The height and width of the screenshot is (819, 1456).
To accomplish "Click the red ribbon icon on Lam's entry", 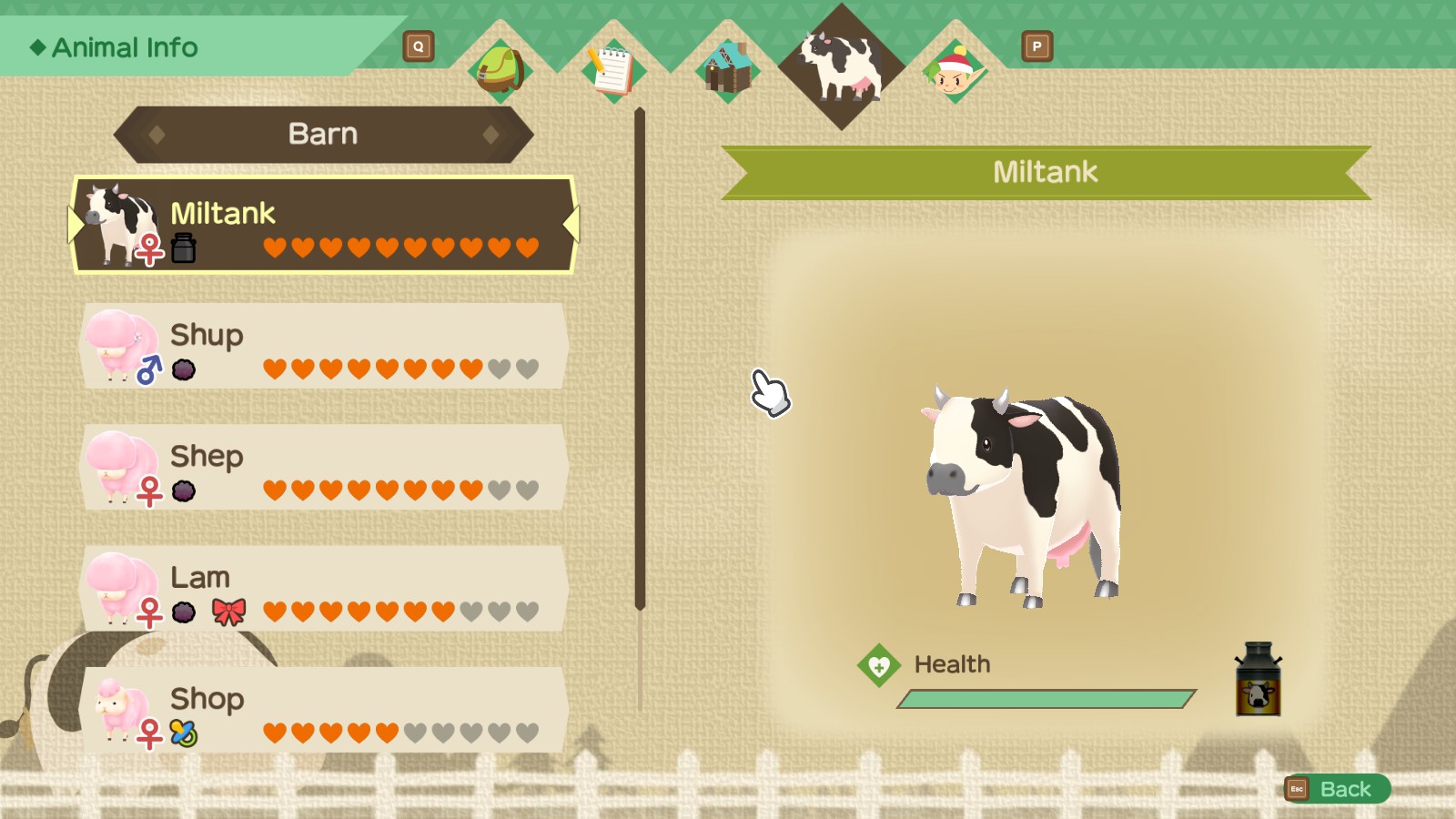I will (229, 612).
